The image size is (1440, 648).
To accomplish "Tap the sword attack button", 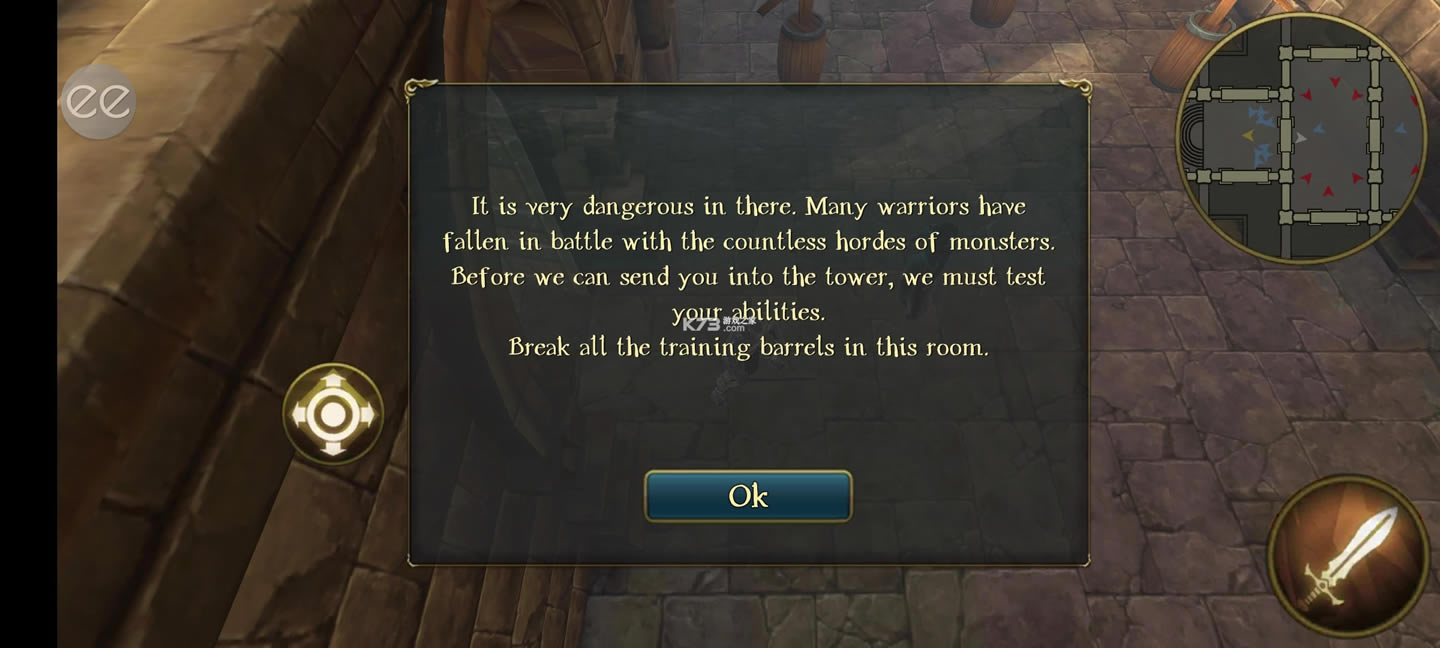I will click(1349, 556).
